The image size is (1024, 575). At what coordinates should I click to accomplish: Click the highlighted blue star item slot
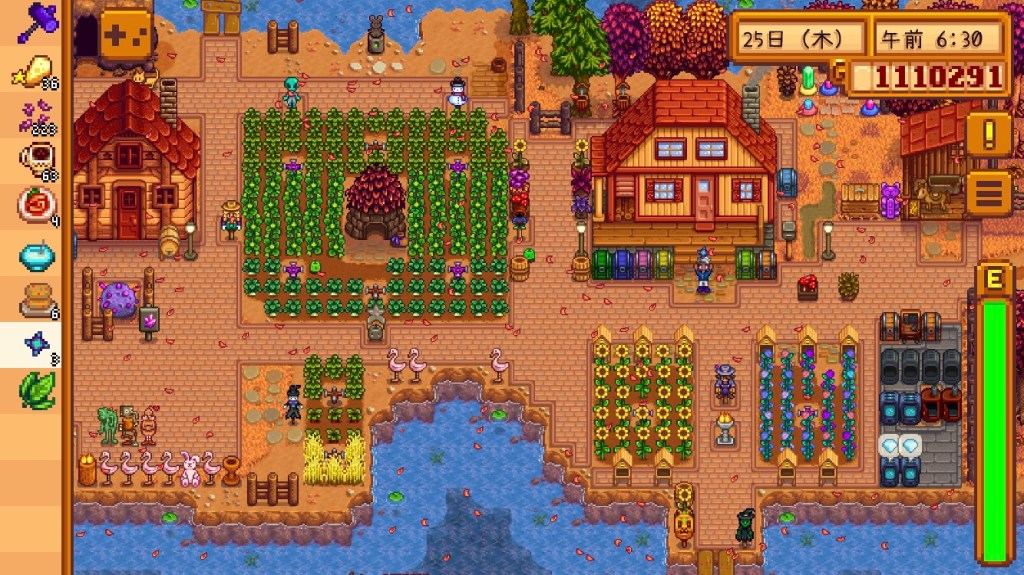coord(34,345)
